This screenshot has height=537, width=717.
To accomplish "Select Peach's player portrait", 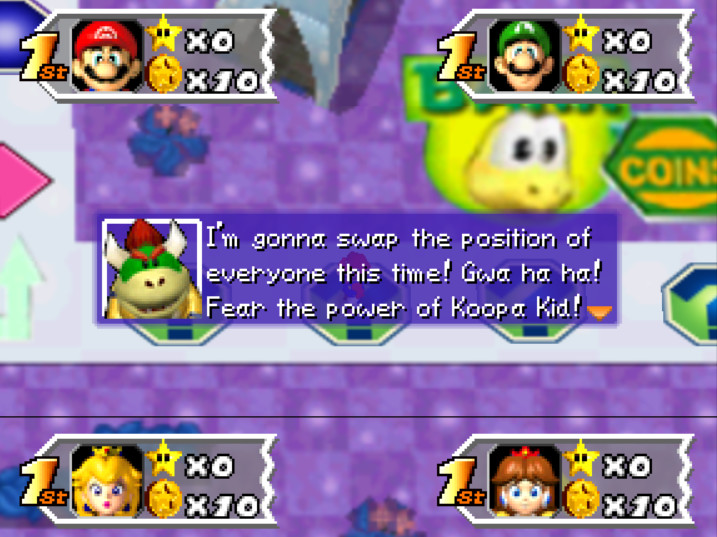I will [108, 481].
